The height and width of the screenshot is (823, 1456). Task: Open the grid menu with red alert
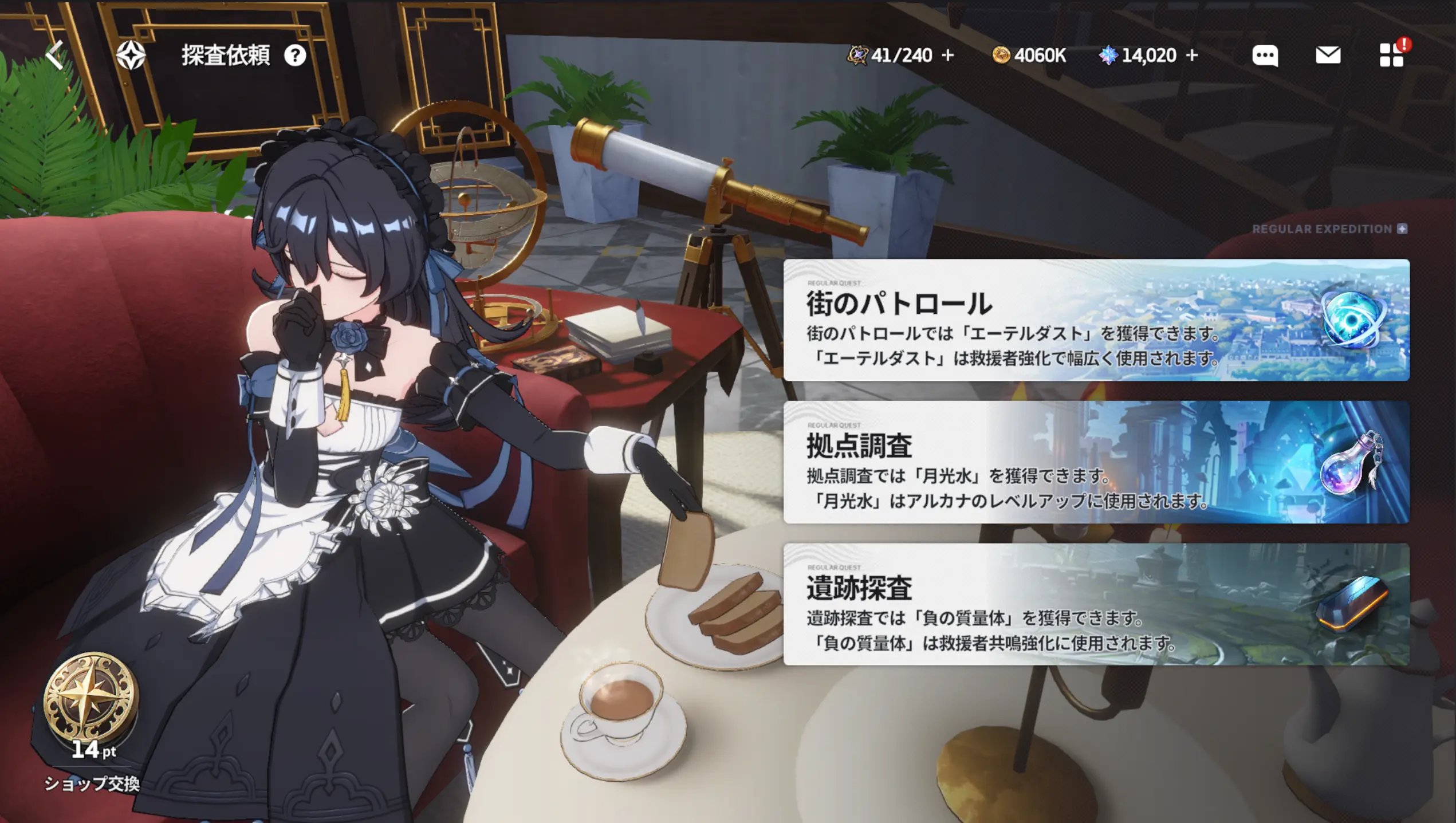tap(1392, 56)
